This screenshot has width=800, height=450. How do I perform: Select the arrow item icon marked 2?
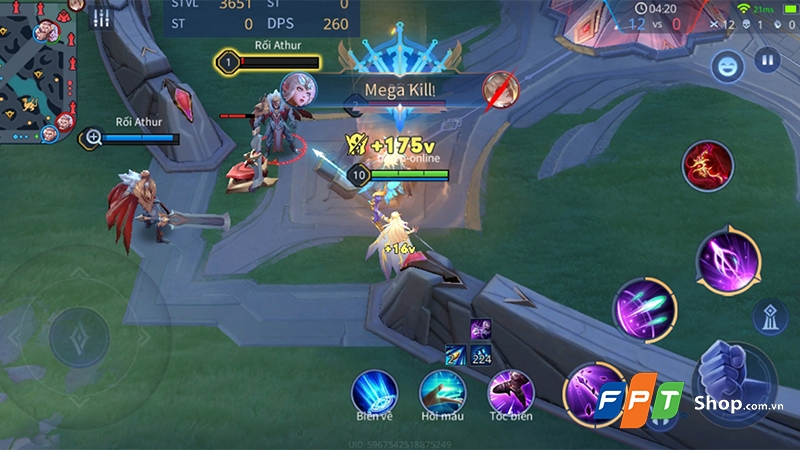[x=455, y=353]
